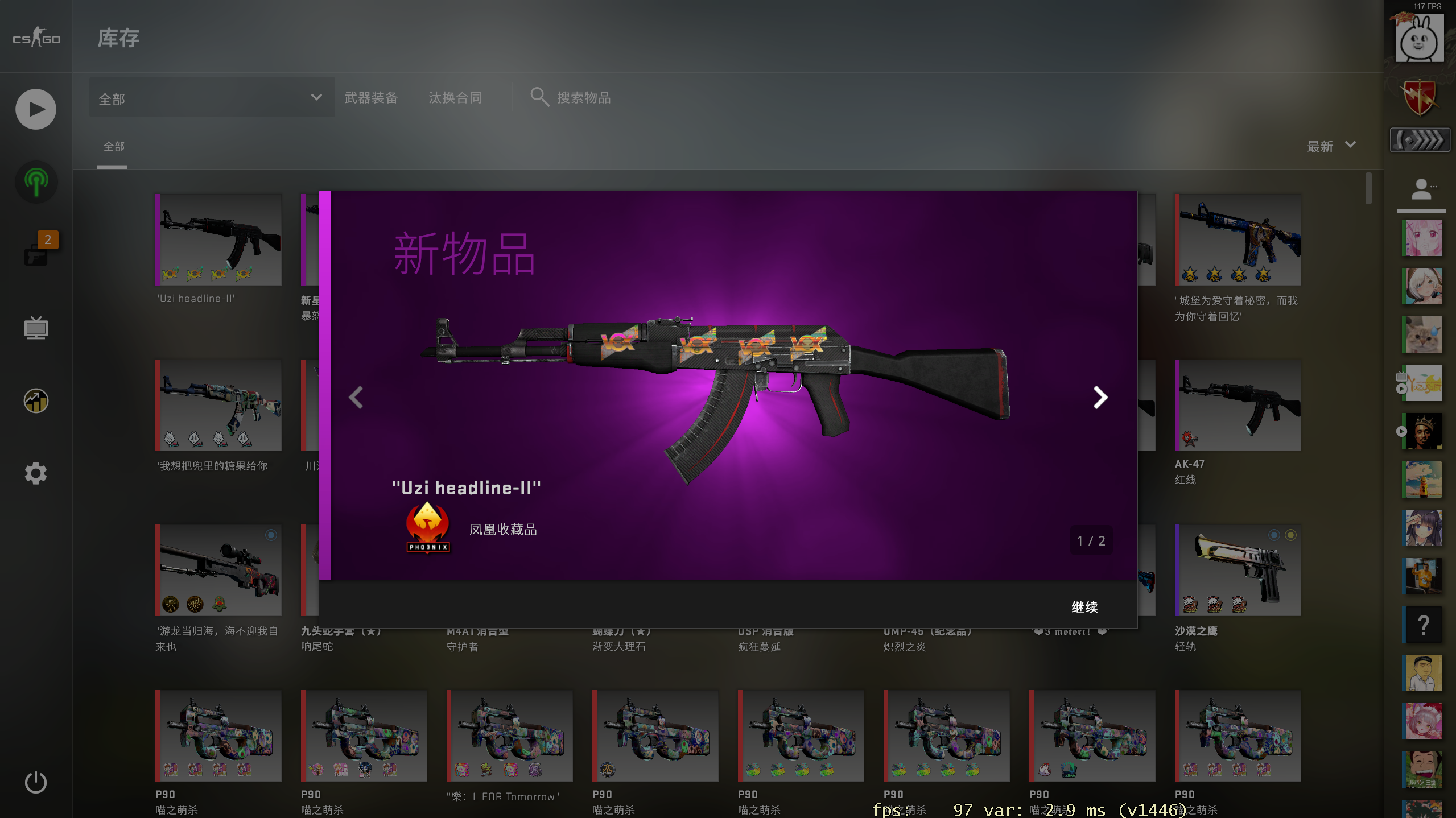Open the GOTV broadcast antenna icon

click(36, 182)
